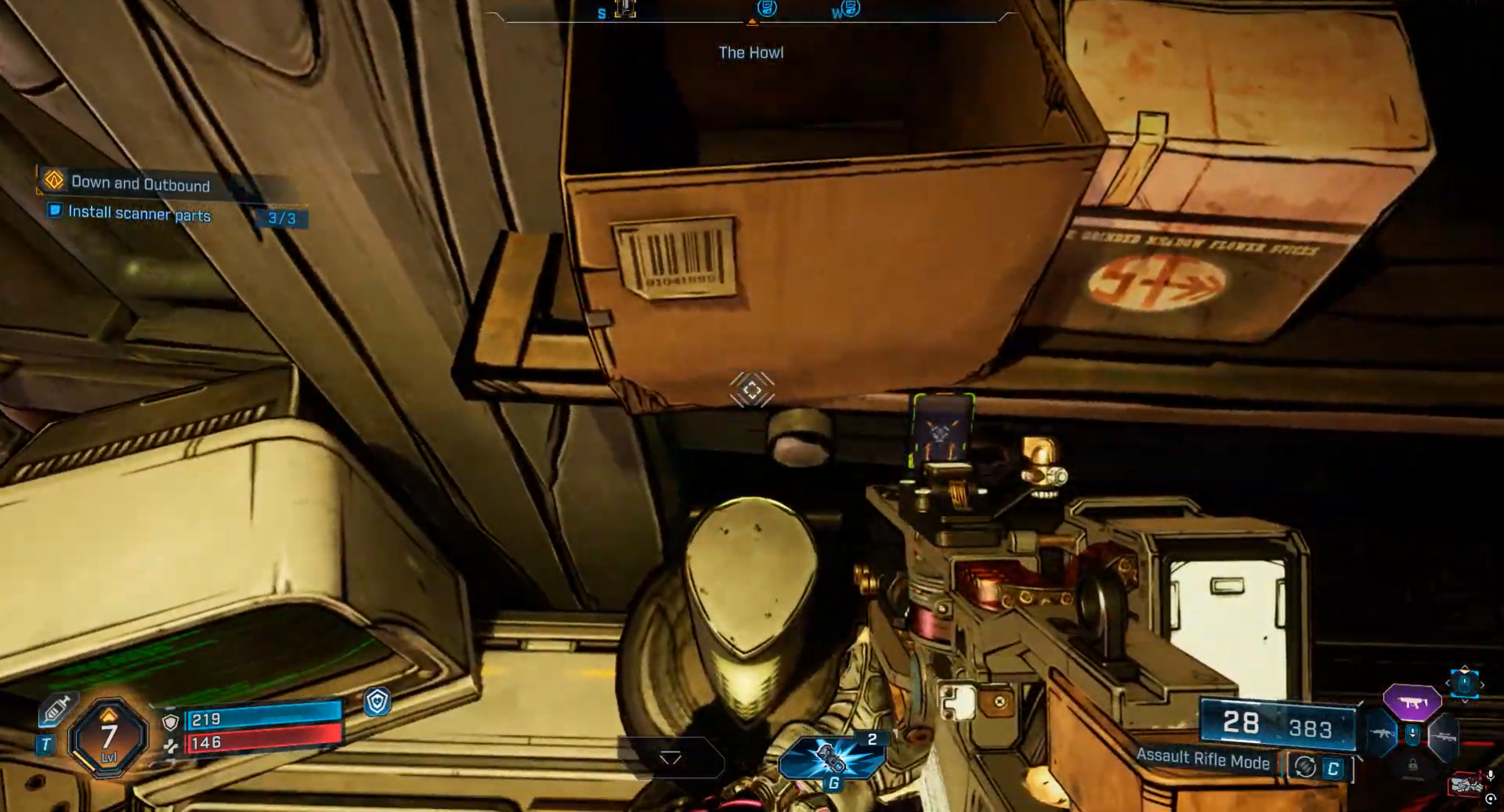Click the locked weapon slot padlock
Screen dimensions: 1504x812
(1412, 764)
